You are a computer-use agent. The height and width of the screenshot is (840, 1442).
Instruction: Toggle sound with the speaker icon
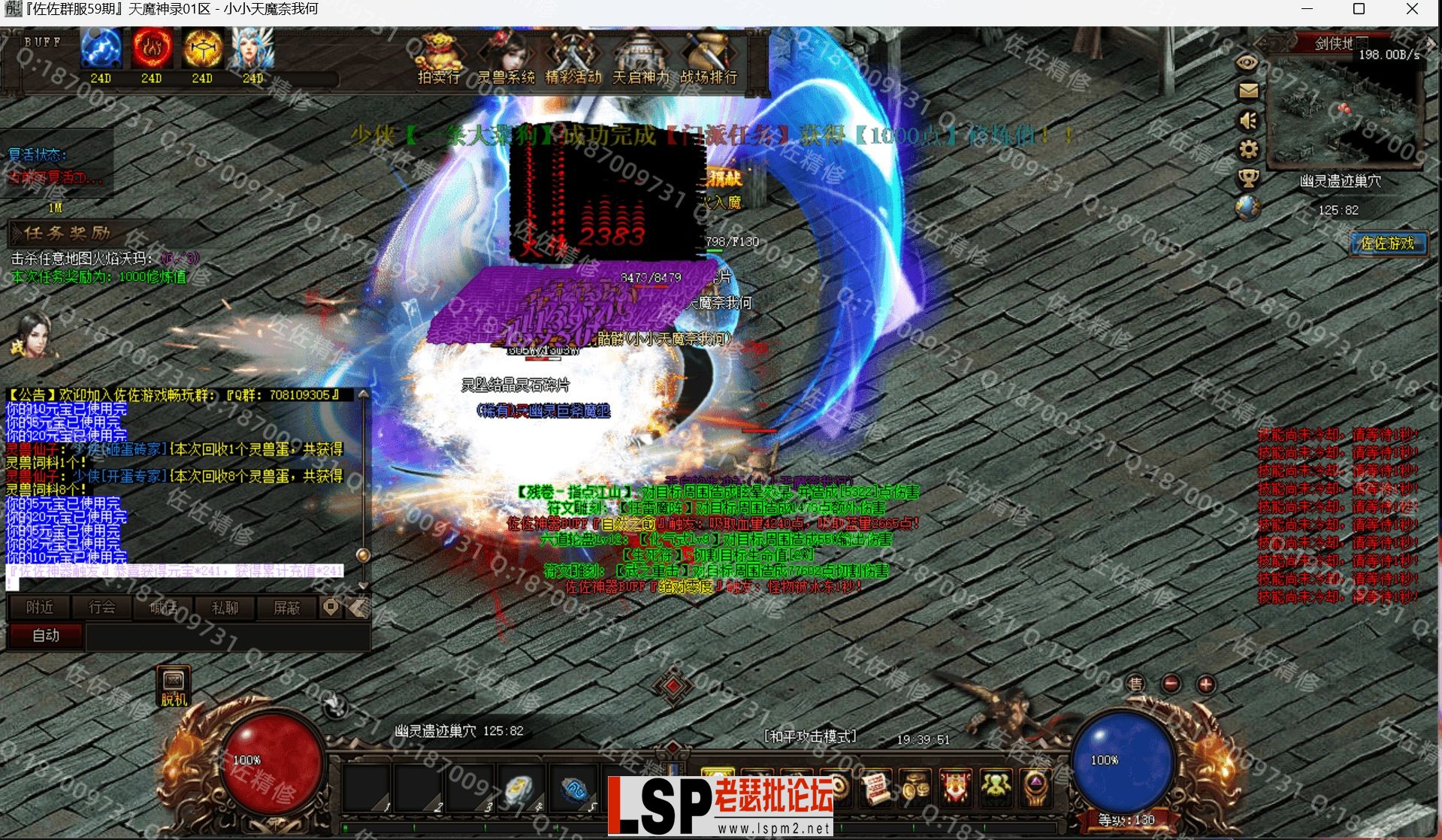coord(1248,120)
